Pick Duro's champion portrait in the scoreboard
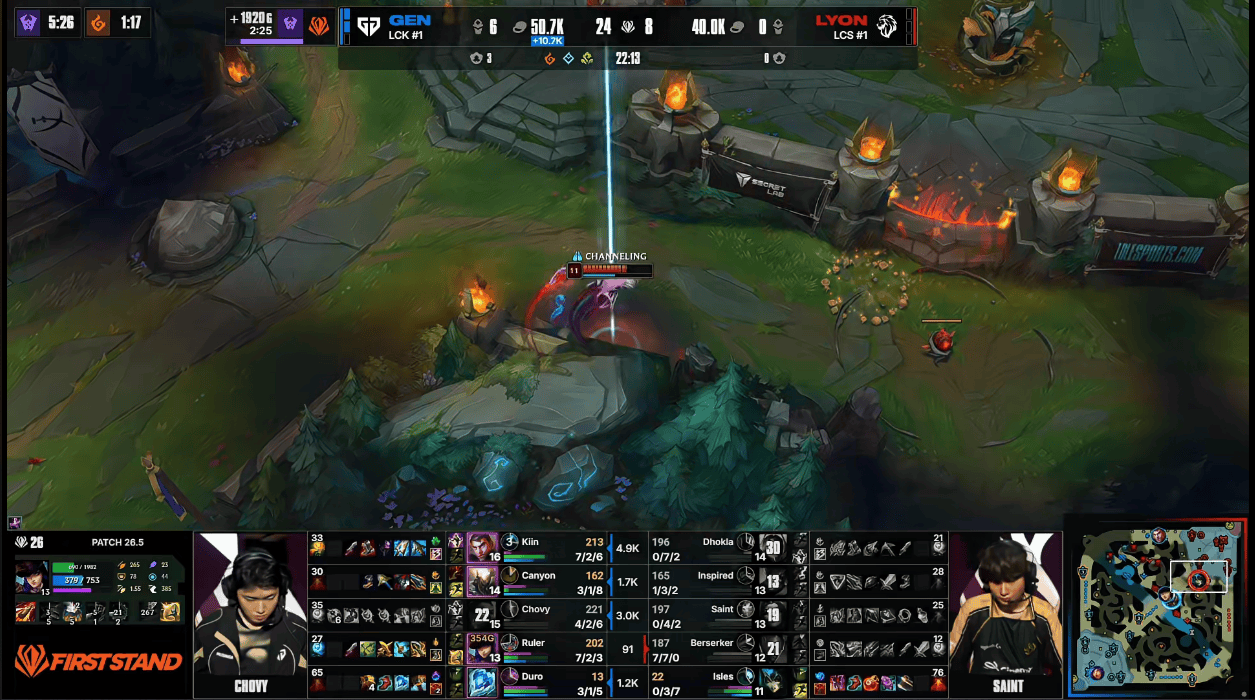This screenshot has width=1255, height=700. 482,682
